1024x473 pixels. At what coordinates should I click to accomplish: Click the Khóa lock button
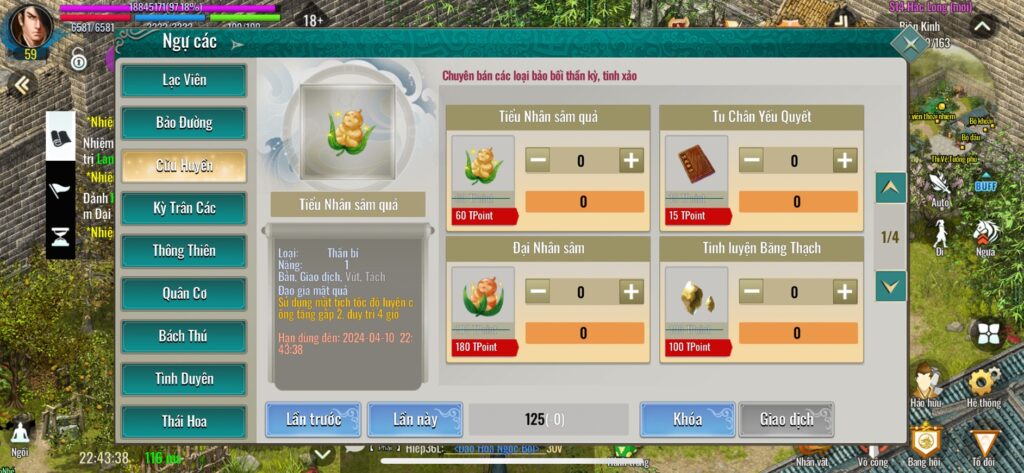[x=687, y=420]
